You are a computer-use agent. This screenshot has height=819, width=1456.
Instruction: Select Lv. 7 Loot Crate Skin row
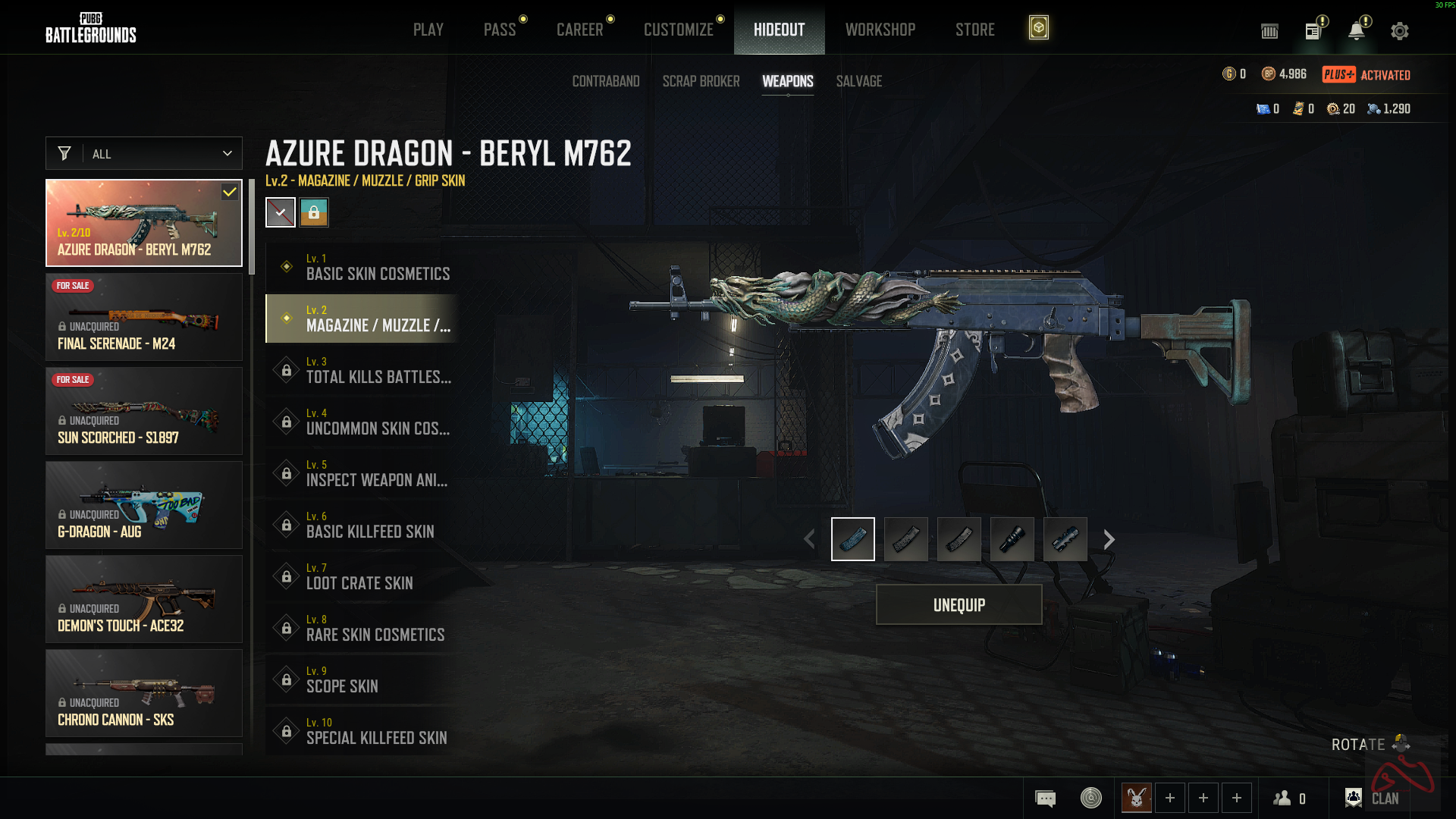[362, 576]
